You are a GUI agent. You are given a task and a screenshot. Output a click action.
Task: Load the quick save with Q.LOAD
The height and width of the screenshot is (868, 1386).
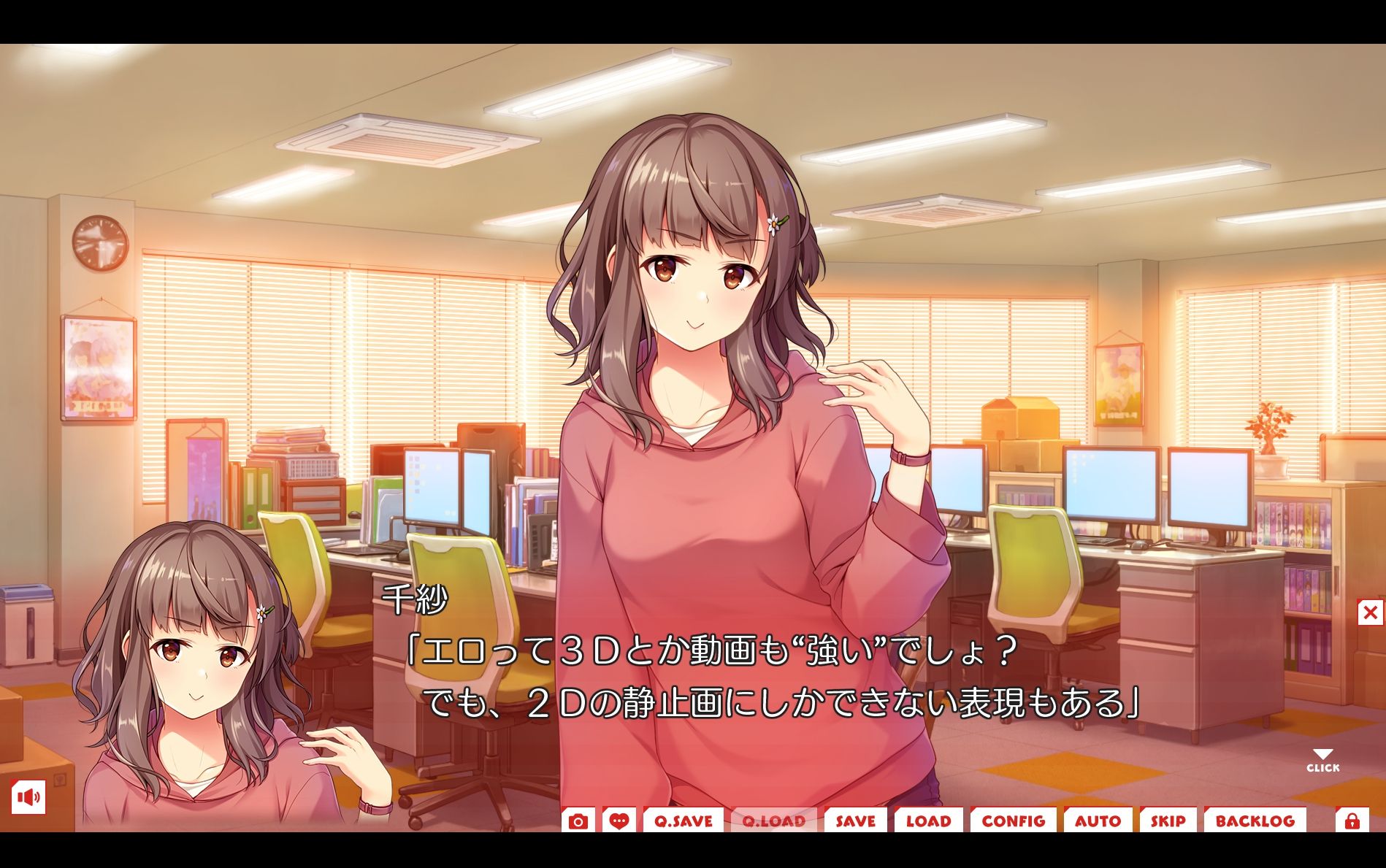click(774, 821)
